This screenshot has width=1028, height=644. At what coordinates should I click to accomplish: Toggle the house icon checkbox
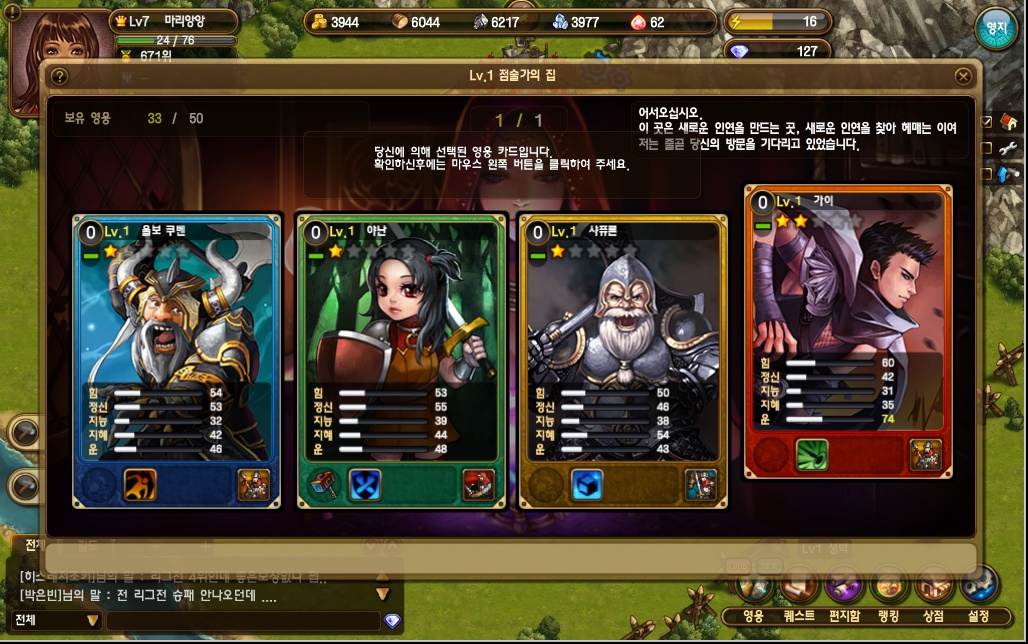[987, 122]
